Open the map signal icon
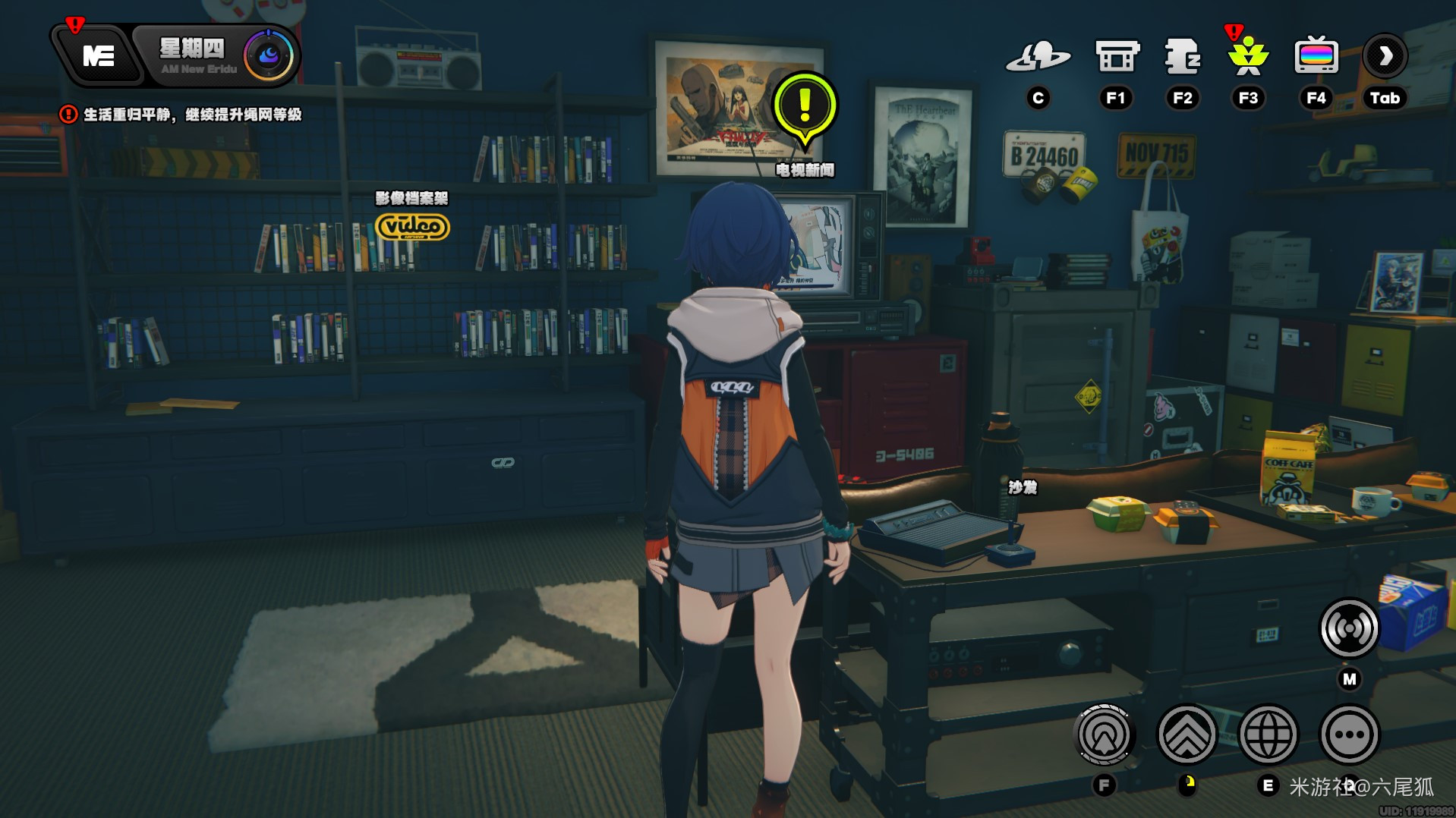1456x818 pixels. [1349, 628]
